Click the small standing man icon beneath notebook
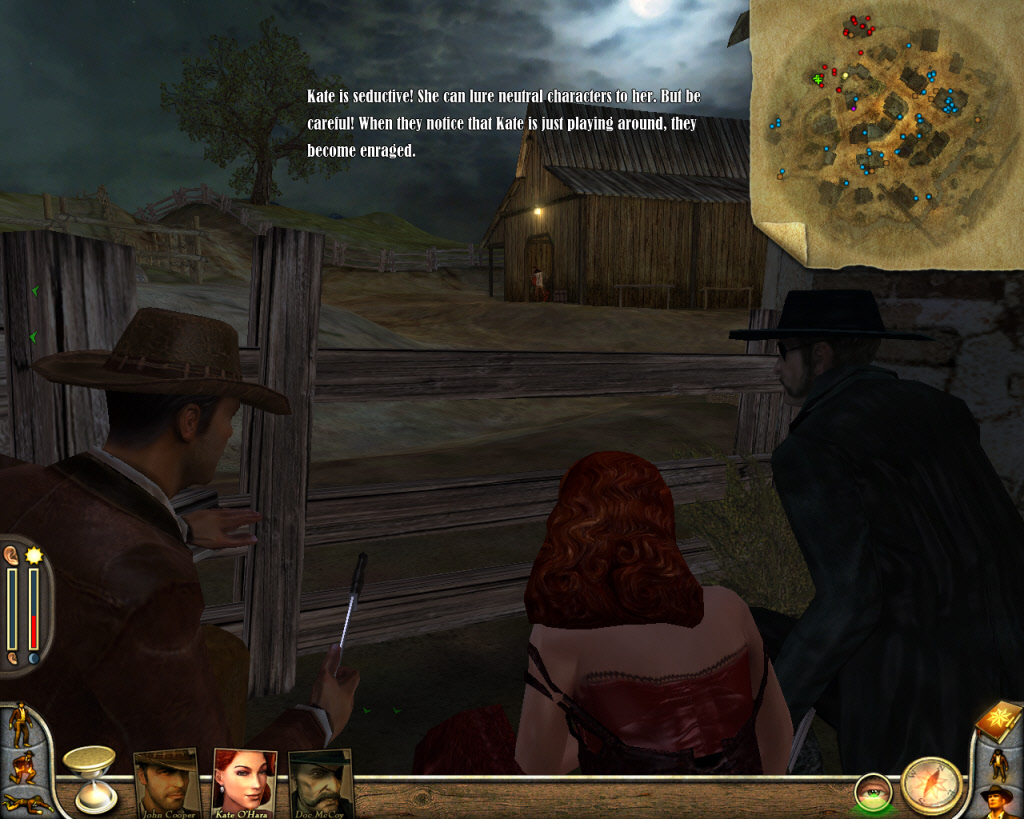The width and height of the screenshot is (1024, 819). click(997, 763)
